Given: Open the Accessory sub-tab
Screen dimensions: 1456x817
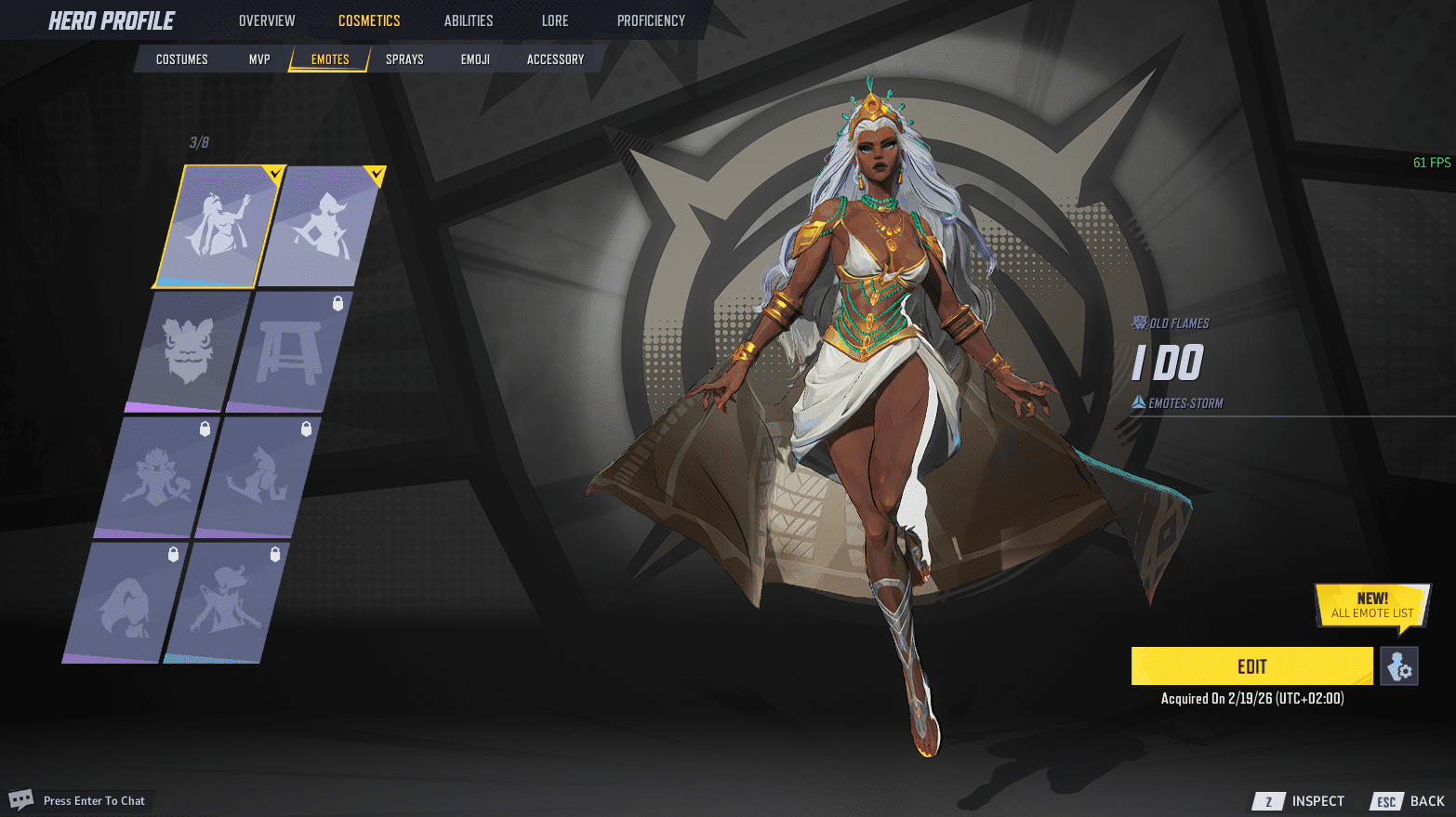Looking at the screenshot, I should [555, 59].
